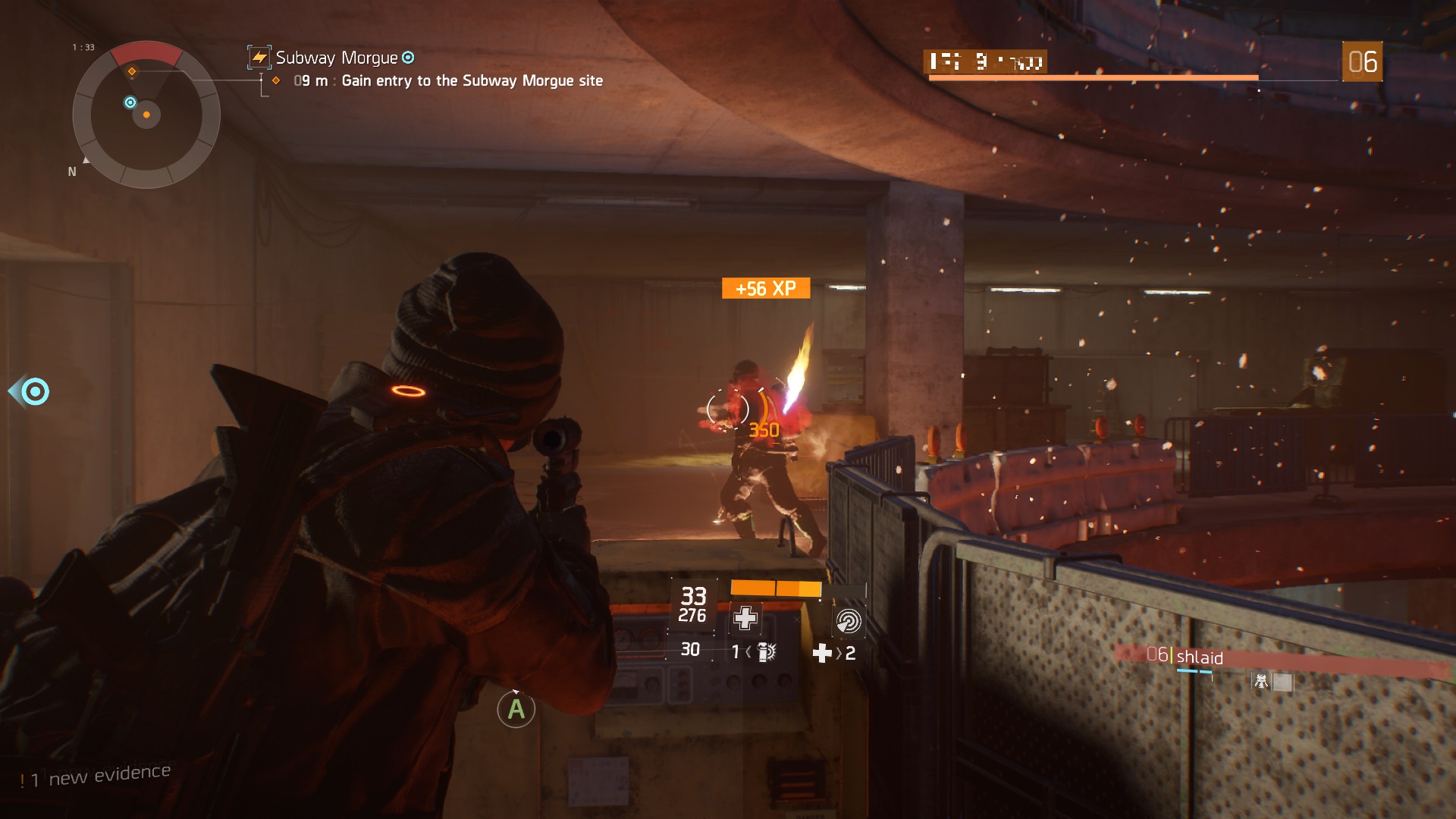Select the Subway Morgue mission tracker
1456x819 pixels.
[337, 58]
